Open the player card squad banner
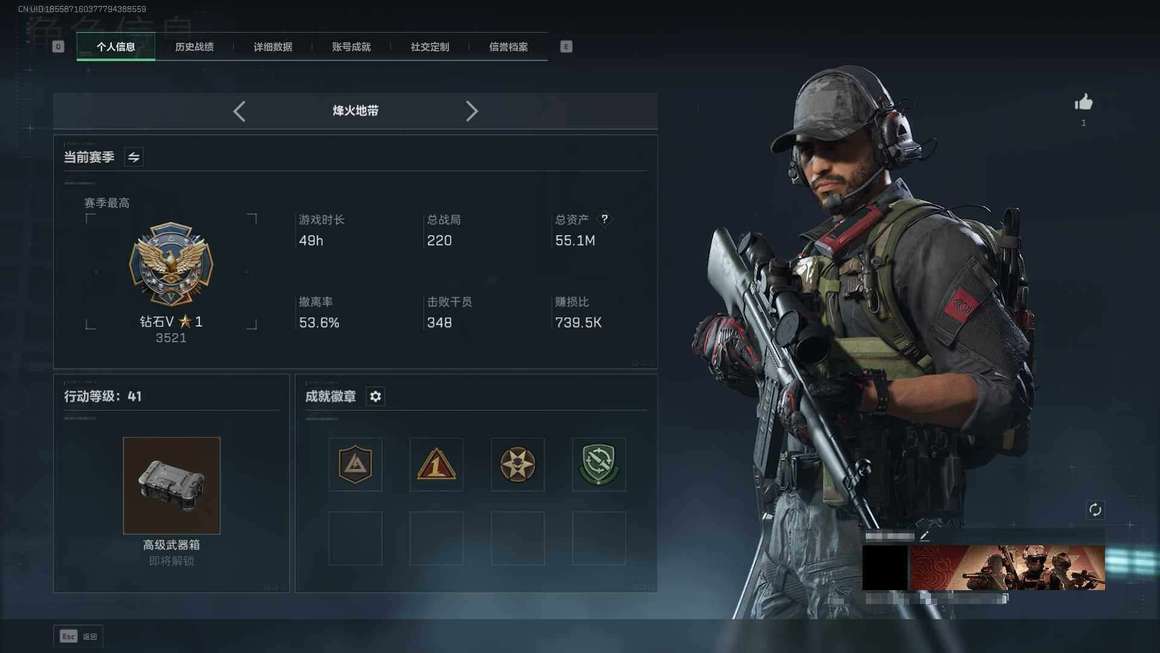 click(x=1007, y=567)
